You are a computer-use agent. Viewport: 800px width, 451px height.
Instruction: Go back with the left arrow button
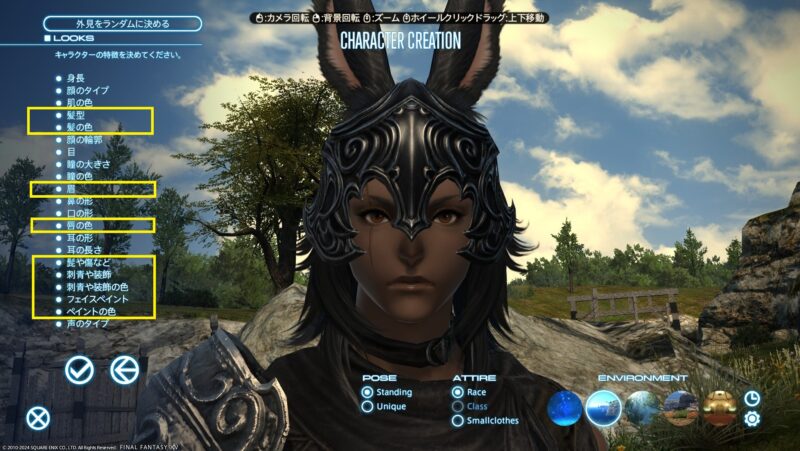(x=124, y=370)
